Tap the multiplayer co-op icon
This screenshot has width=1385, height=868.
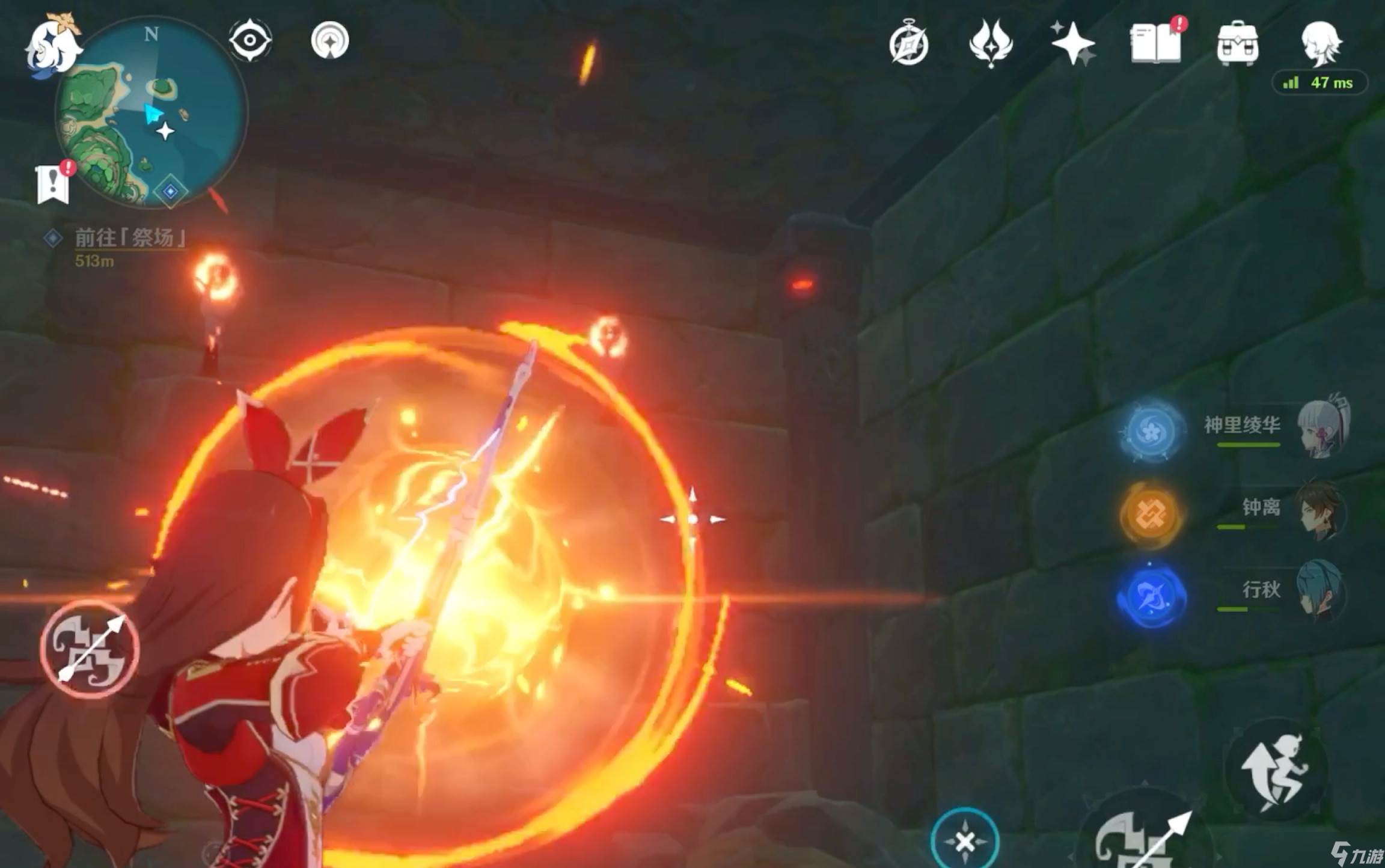tap(330, 40)
